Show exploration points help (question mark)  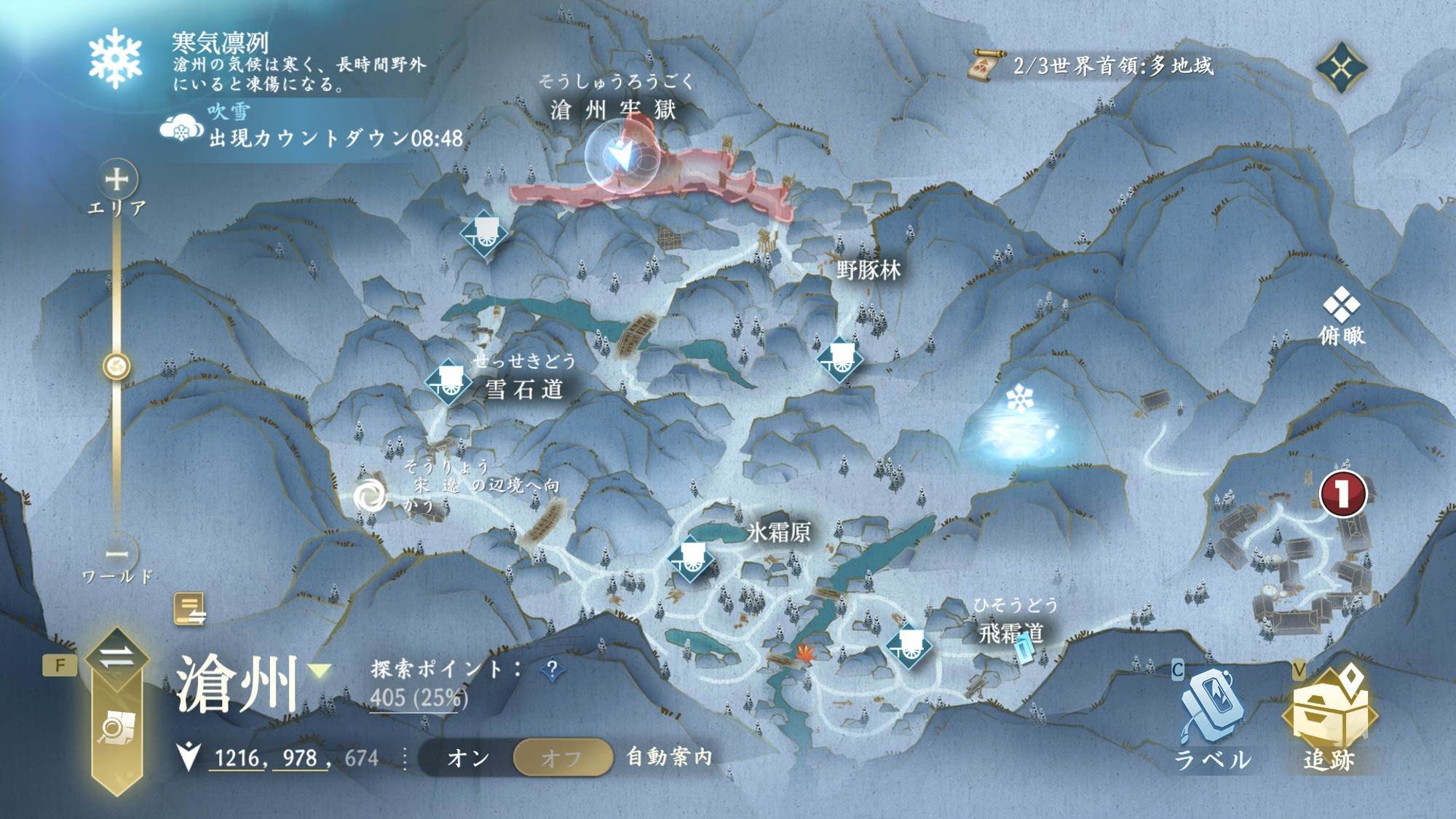(553, 668)
